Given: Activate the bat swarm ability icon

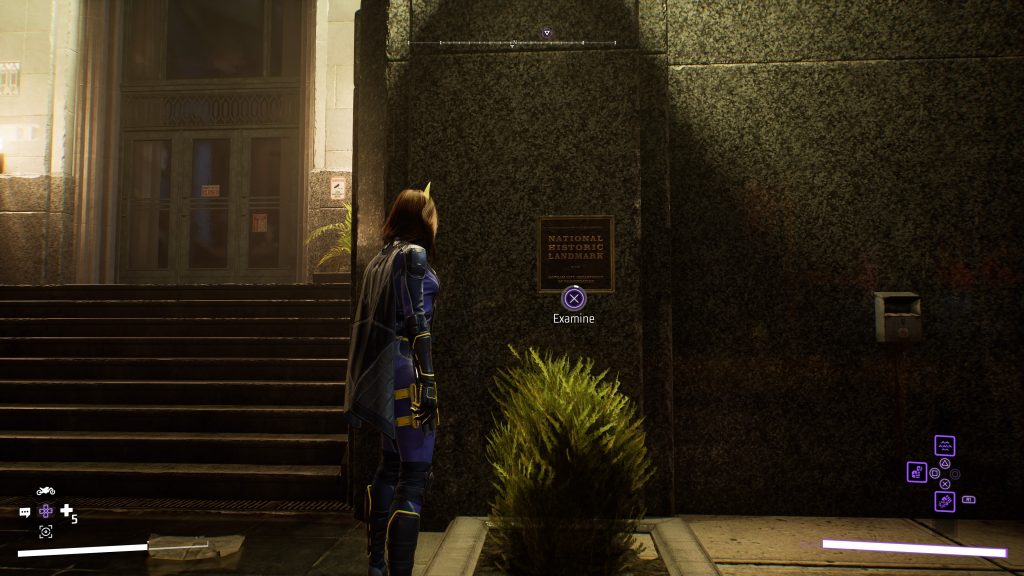Looking at the screenshot, I should pyautogui.click(x=945, y=446).
